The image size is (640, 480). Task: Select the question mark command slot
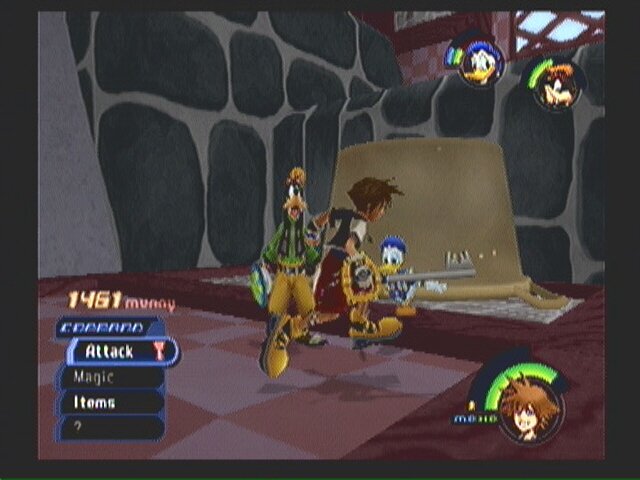point(110,427)
